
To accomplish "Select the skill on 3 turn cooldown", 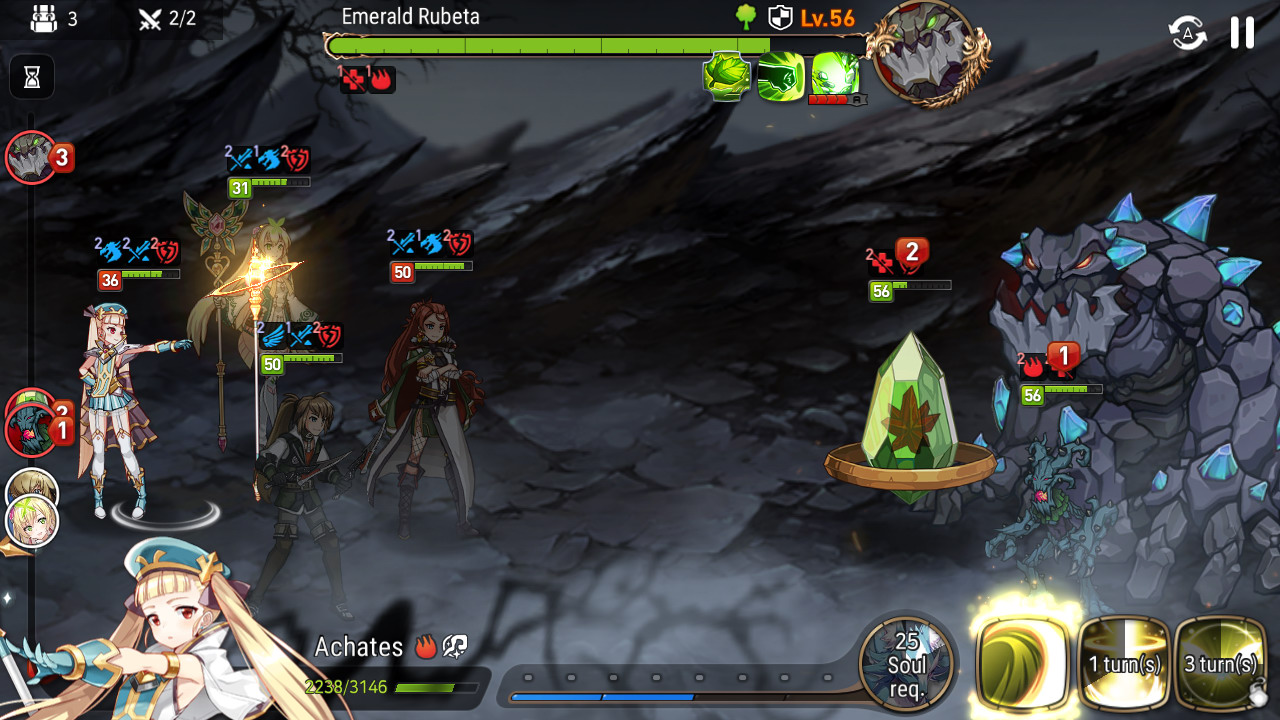I will 1221,663.
